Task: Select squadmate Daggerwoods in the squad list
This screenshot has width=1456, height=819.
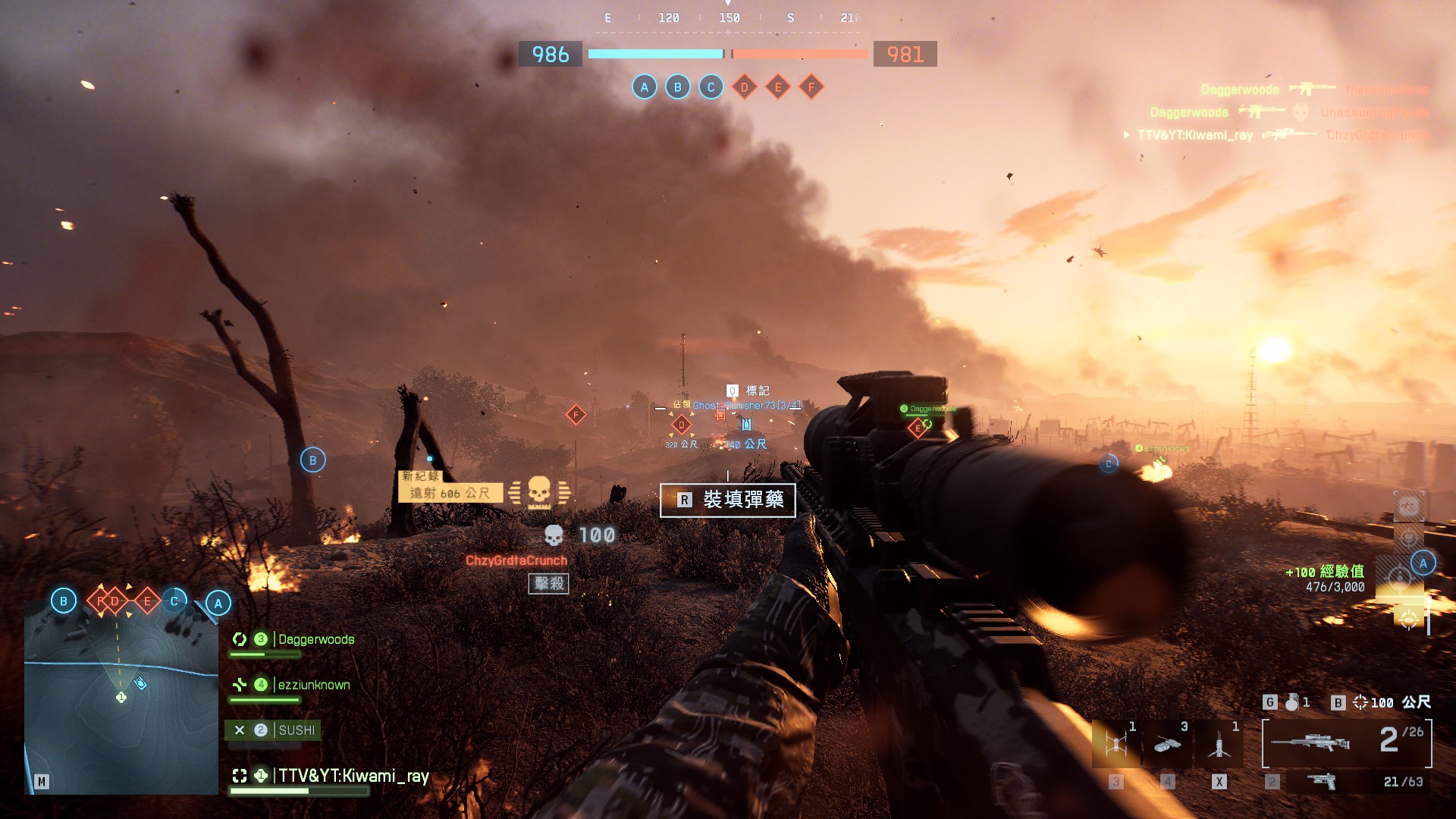Action: [x=315, y=639]
